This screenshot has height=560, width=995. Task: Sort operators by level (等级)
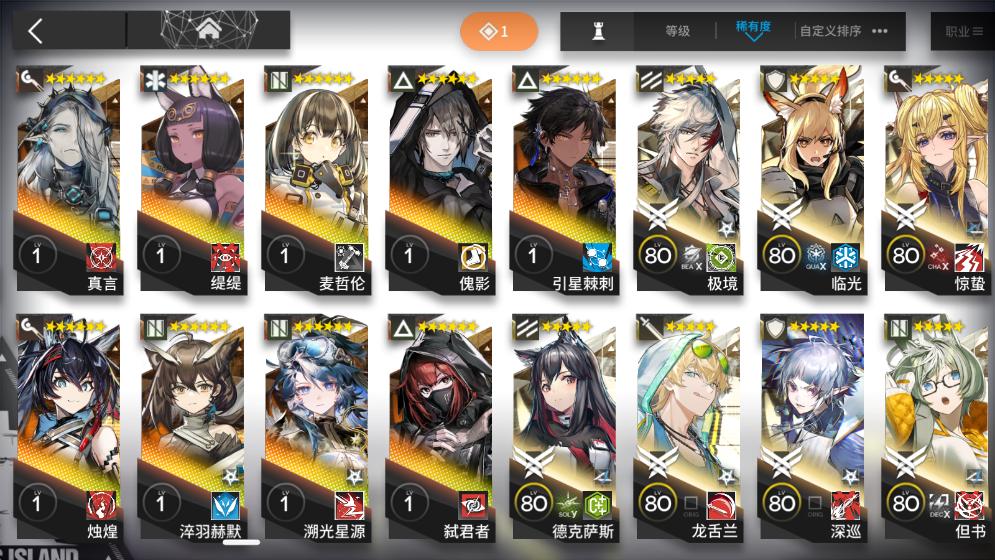tap(677, 31)
